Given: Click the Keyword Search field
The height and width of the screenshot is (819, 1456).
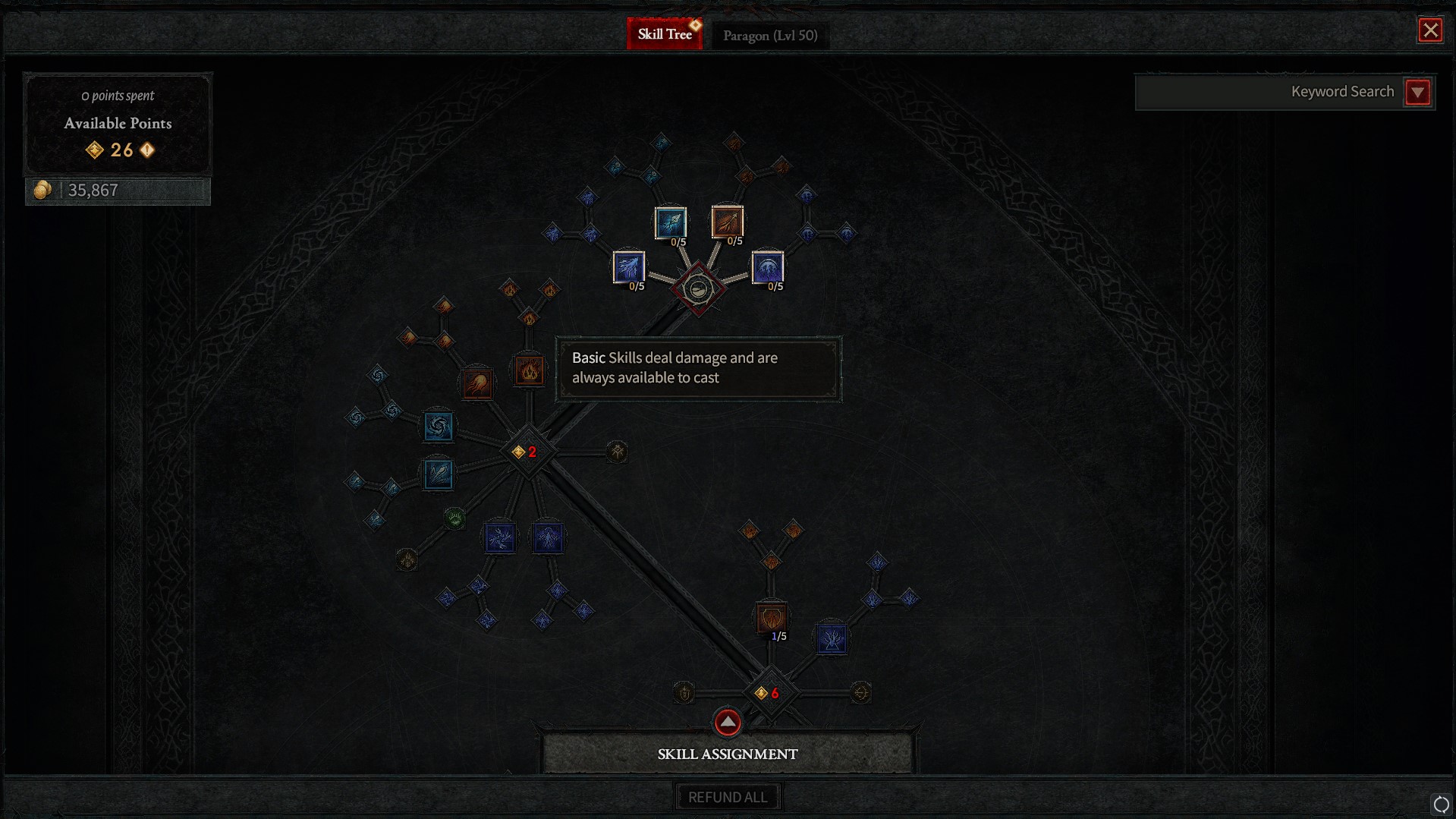Looking at the screenshot, I should point(1269,92).
